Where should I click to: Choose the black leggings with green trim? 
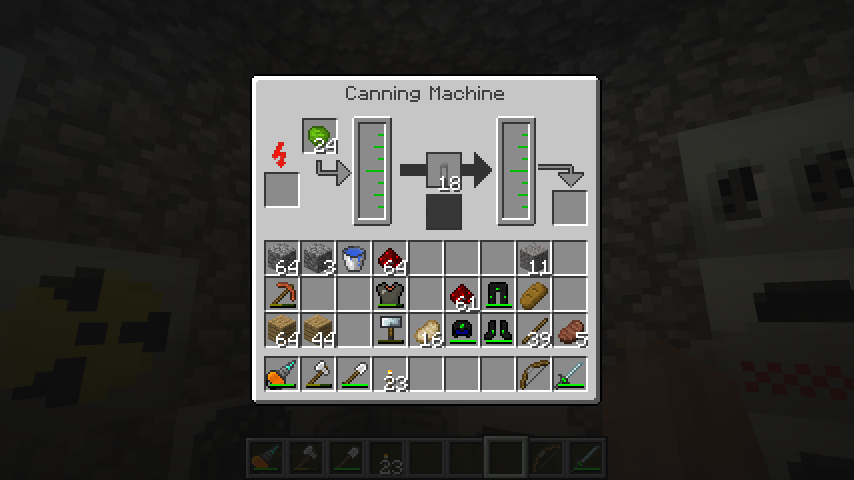pyautogui.click(x=498, y=295)
